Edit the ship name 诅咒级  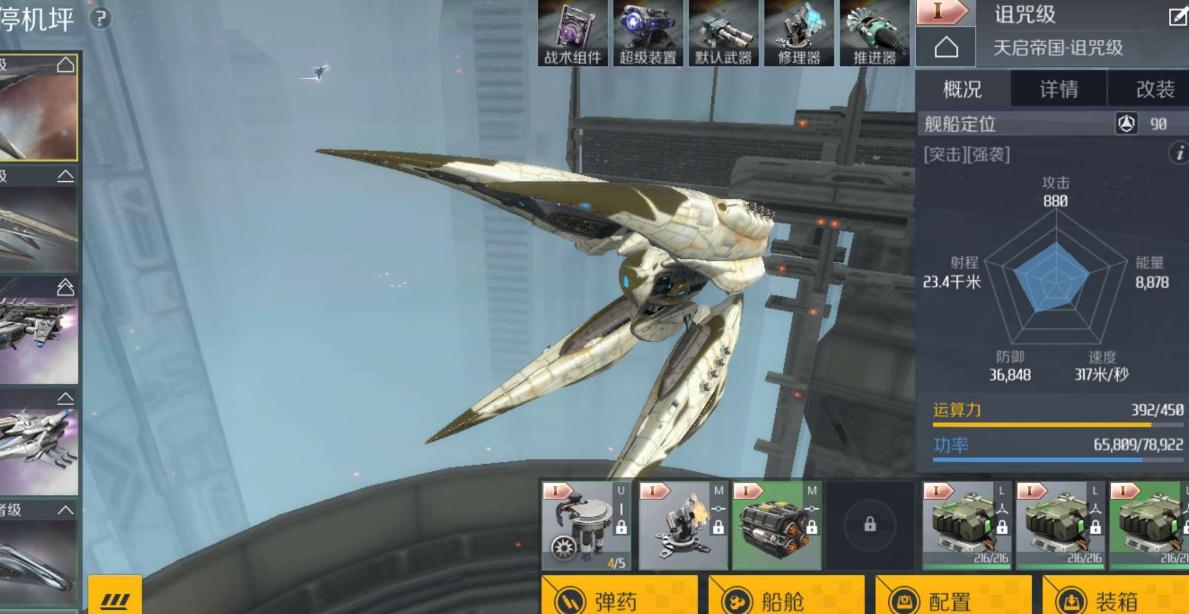click(x=1177, y=15)
